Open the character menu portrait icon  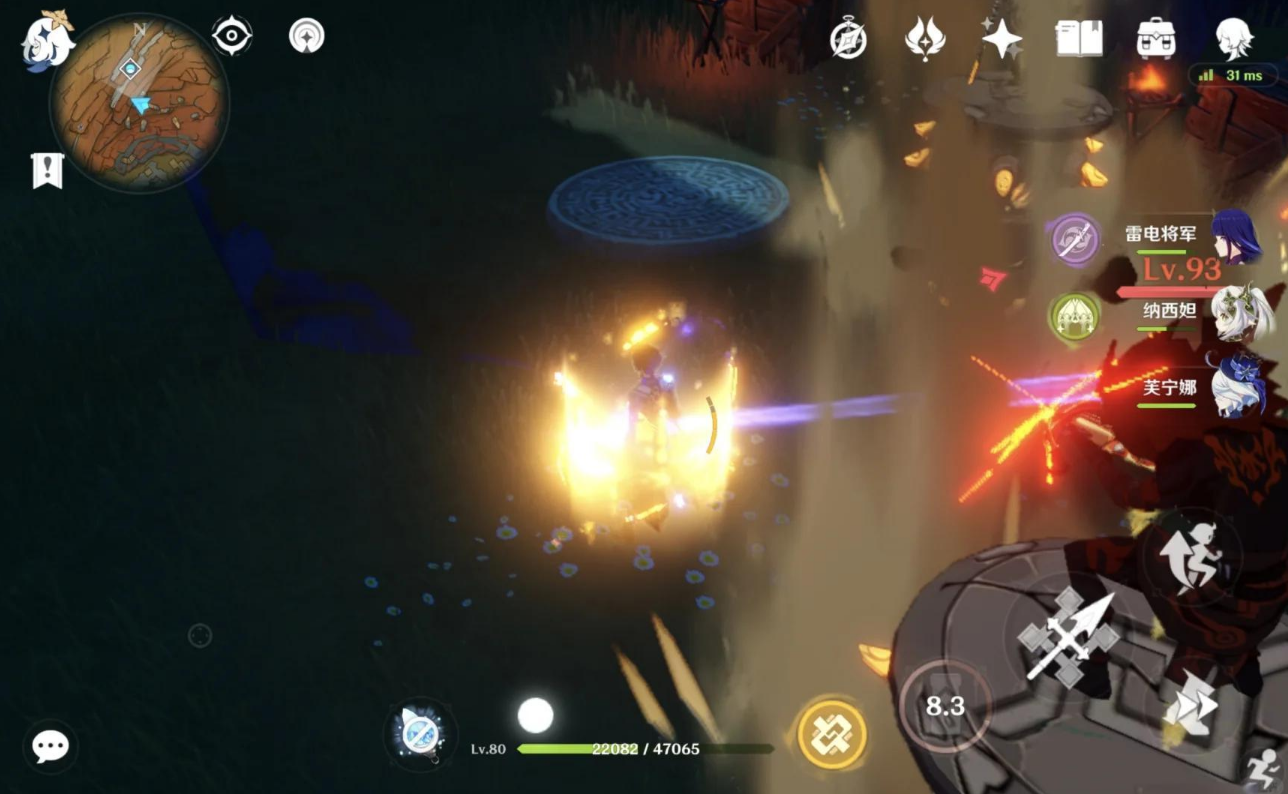1233,39
